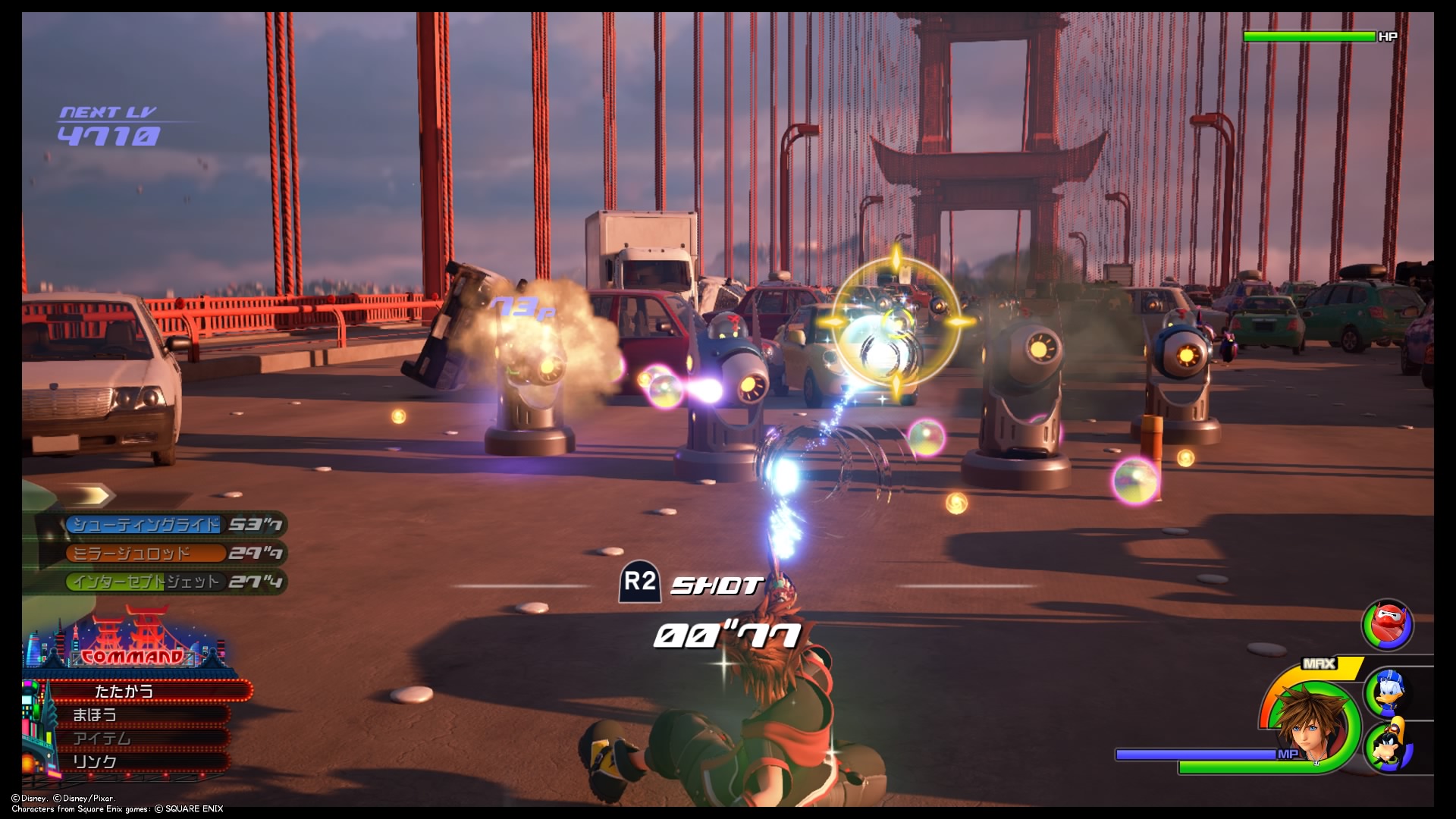Open the リンク link command

coord(95,761)
